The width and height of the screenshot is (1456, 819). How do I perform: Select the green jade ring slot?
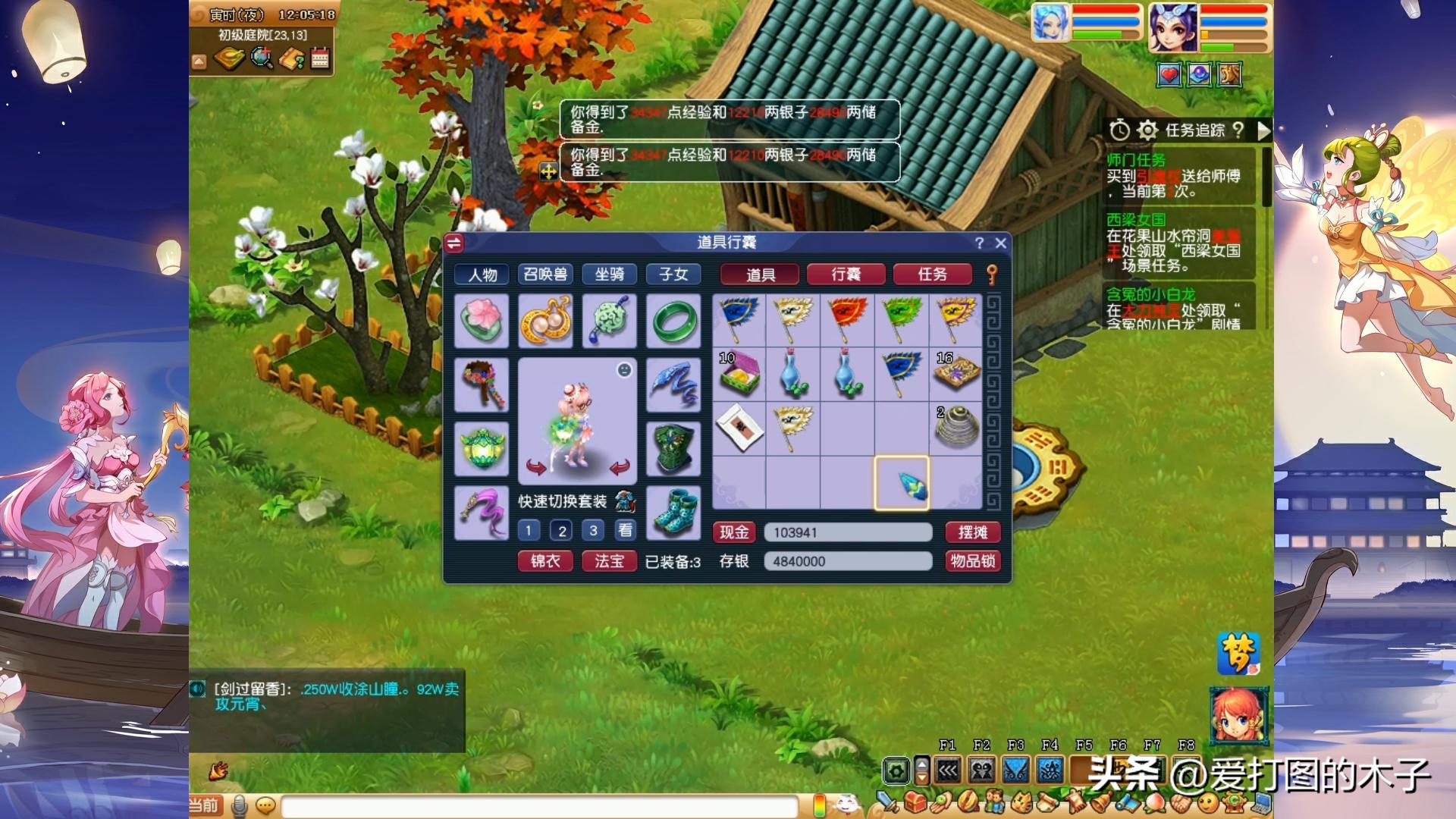[673, 322]
